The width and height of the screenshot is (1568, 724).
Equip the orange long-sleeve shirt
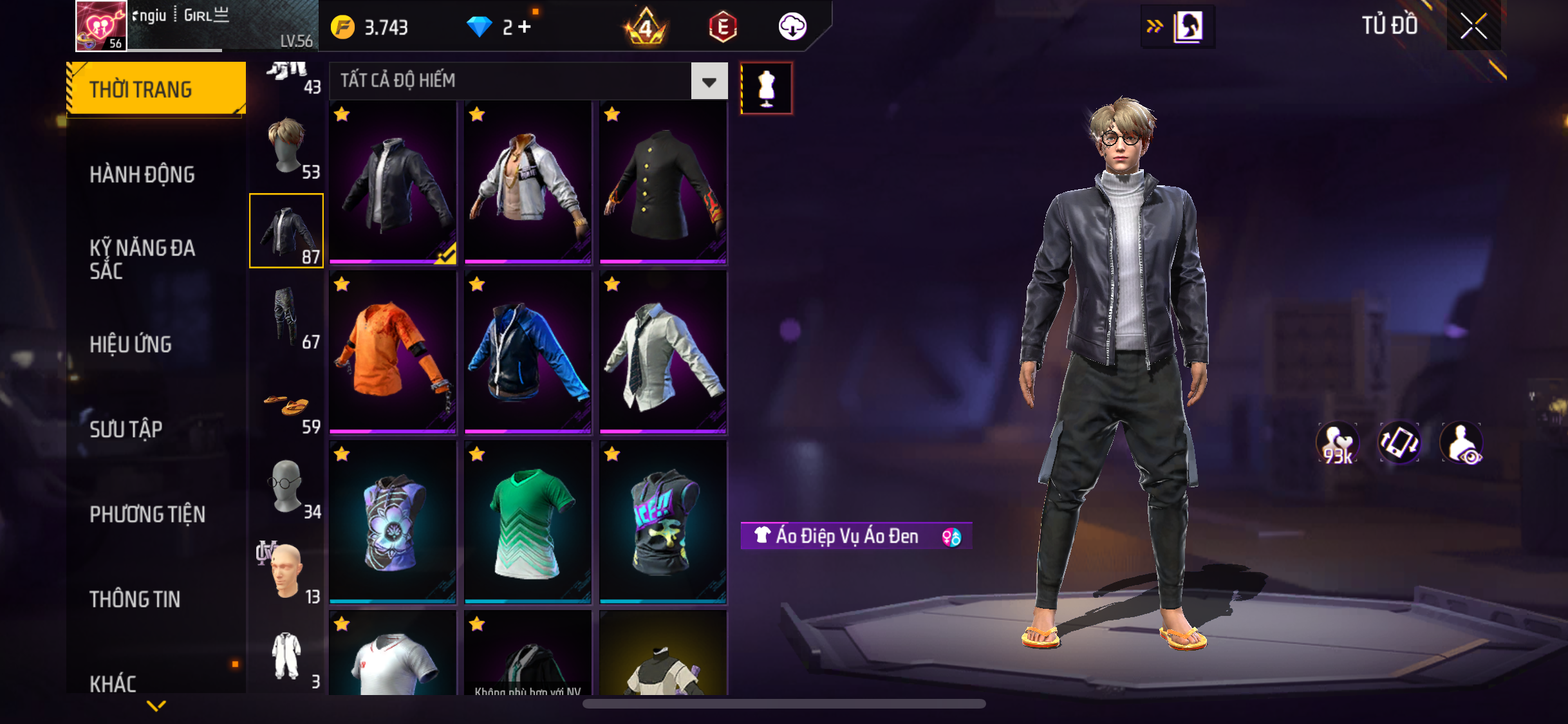pyautogui.click(x=393, y=351)
